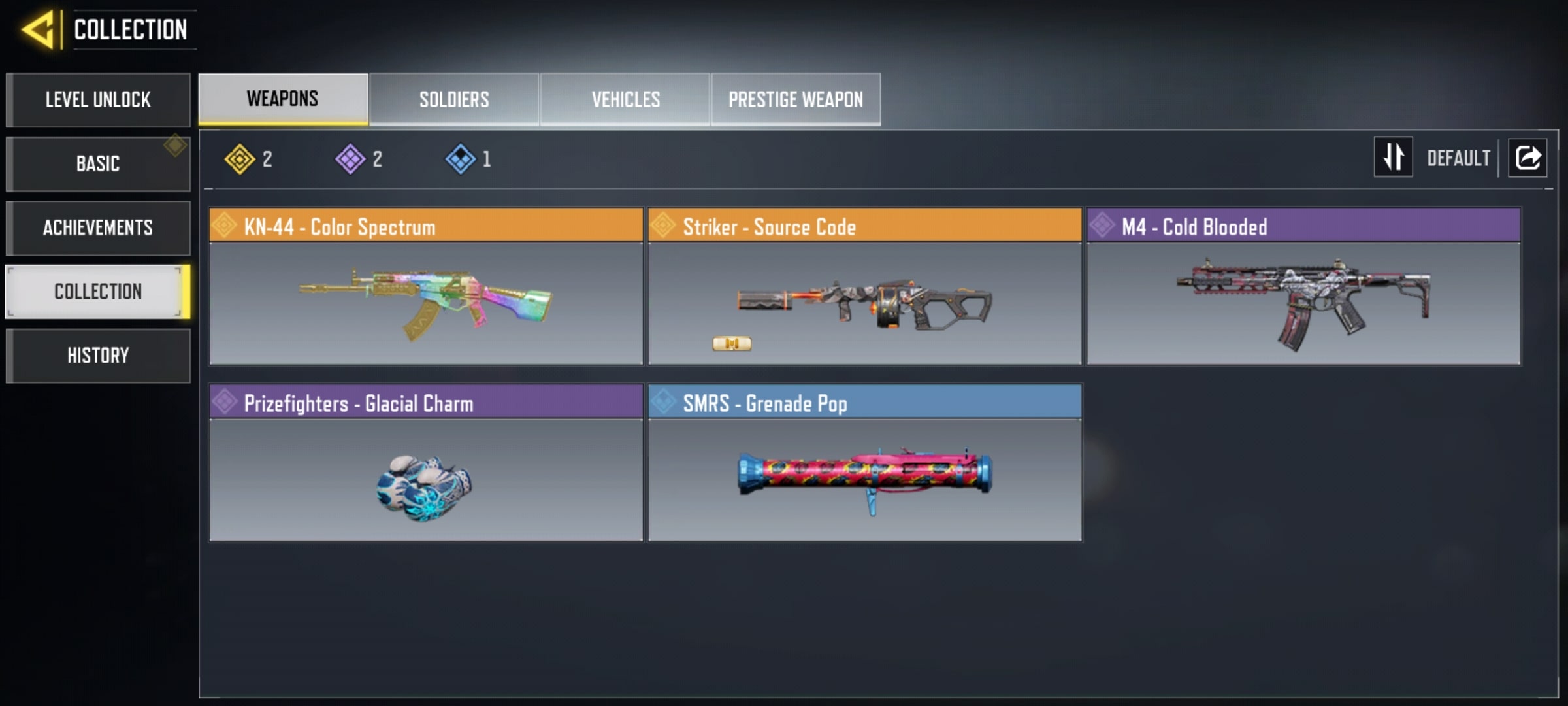
Task: Toggle the Default sort order button
Action: coord(1394,157)
